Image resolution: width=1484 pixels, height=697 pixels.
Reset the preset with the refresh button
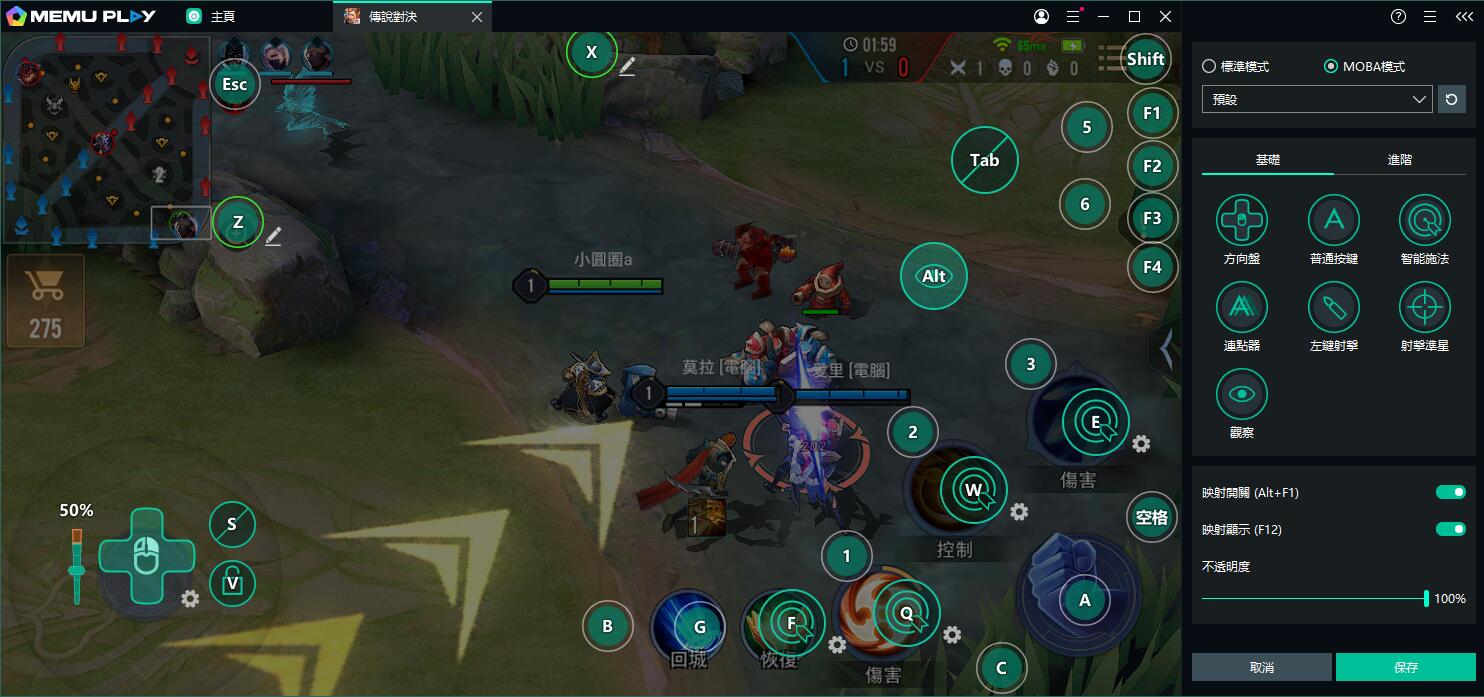1451,99
